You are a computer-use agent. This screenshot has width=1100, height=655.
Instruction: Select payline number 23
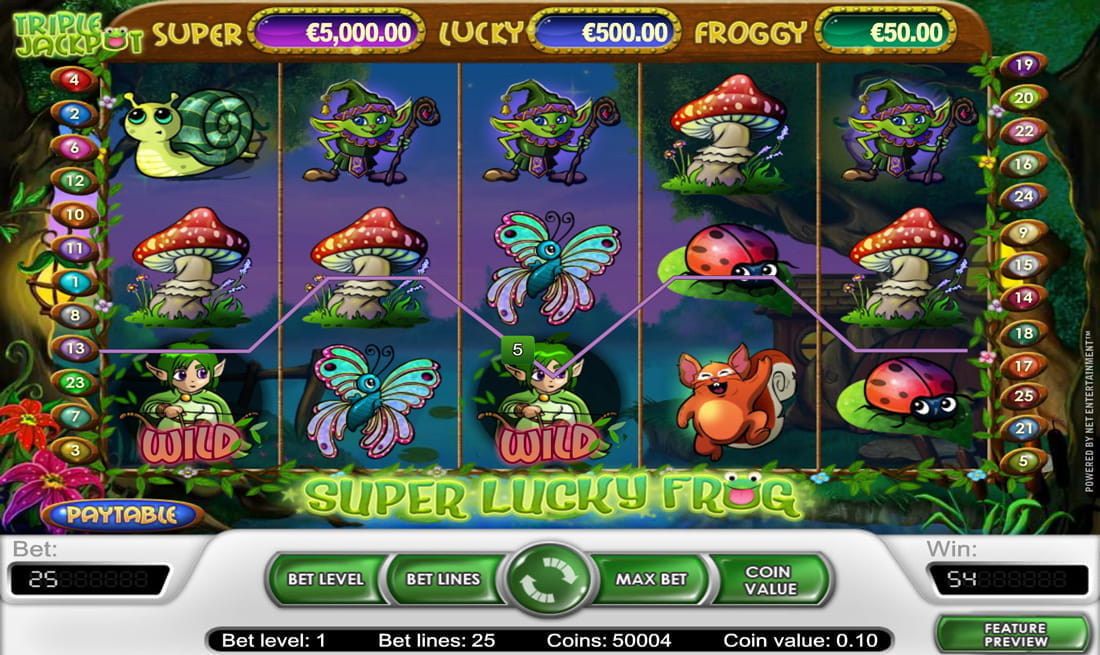(x=76, y=381)
